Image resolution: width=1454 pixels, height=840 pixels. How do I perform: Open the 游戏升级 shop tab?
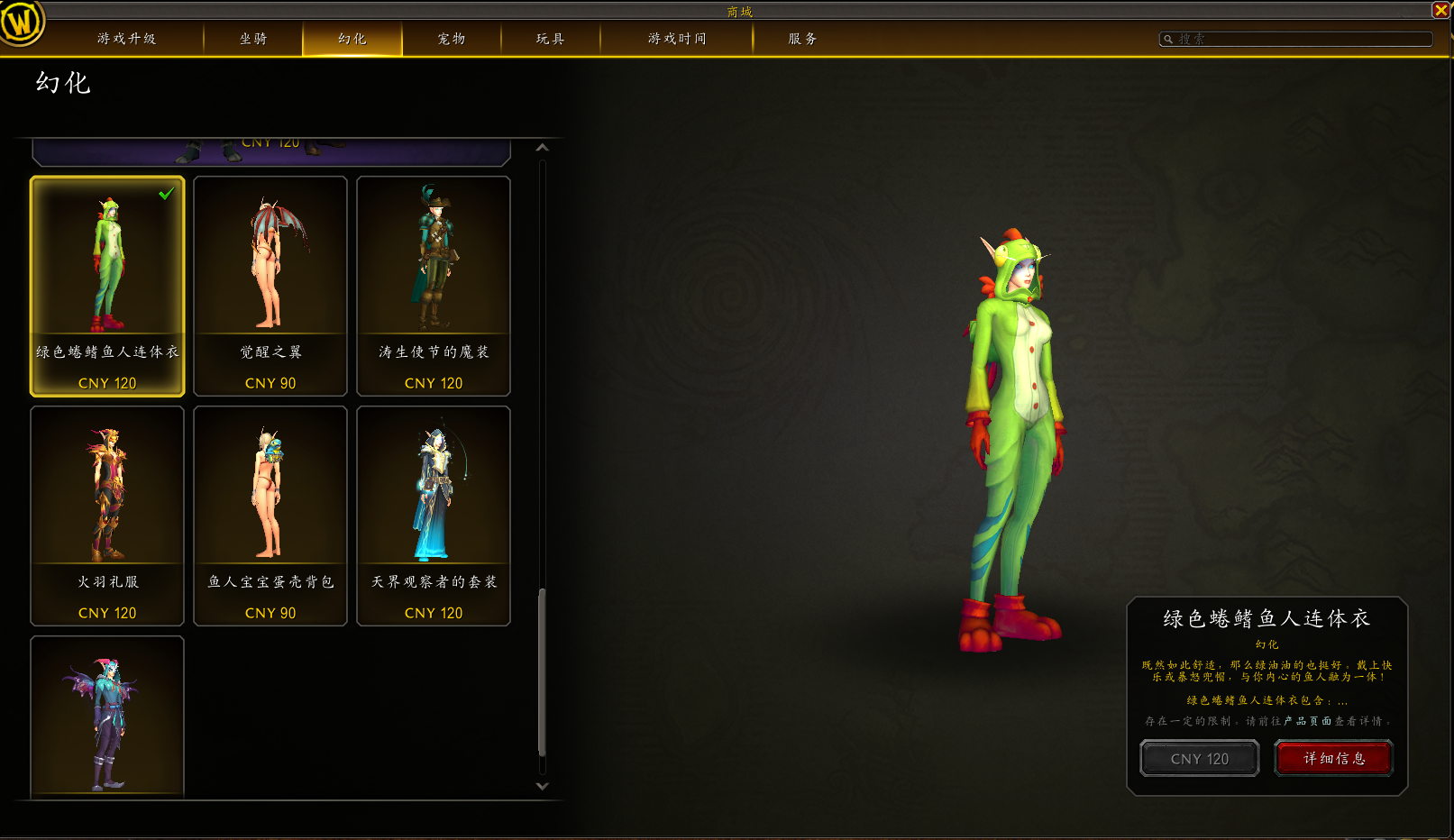(x=126, y=39)
